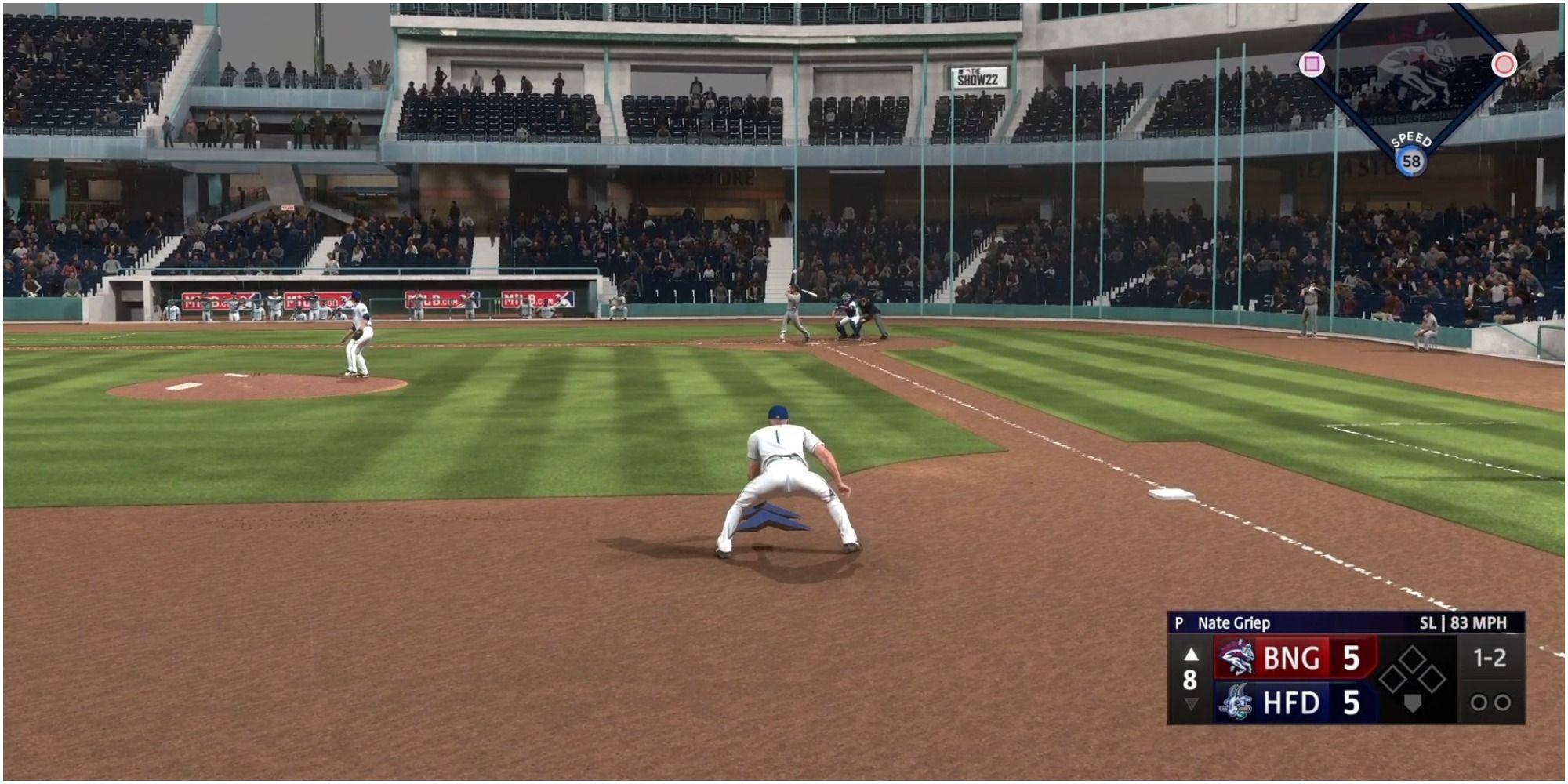This screenshot has width=1568, height=784.
Task: Click the second base diamond indicator
Action: click(1412, 657)
